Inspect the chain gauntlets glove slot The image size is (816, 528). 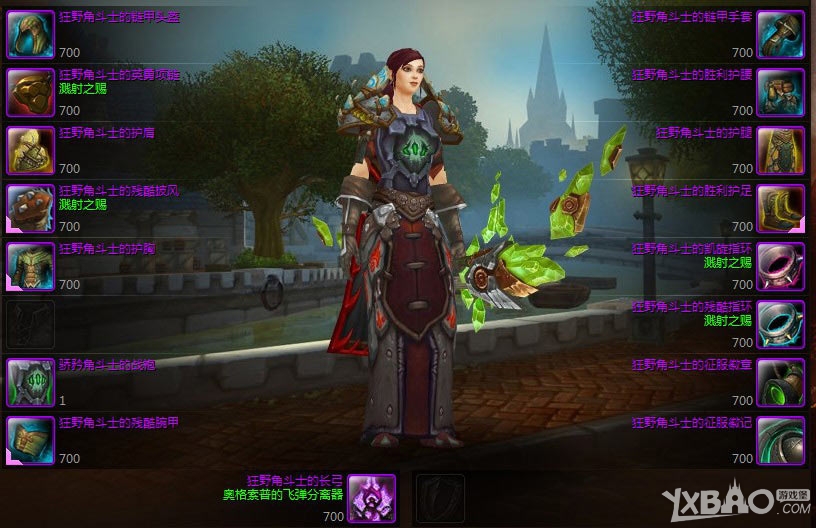(x=780, y=34)
